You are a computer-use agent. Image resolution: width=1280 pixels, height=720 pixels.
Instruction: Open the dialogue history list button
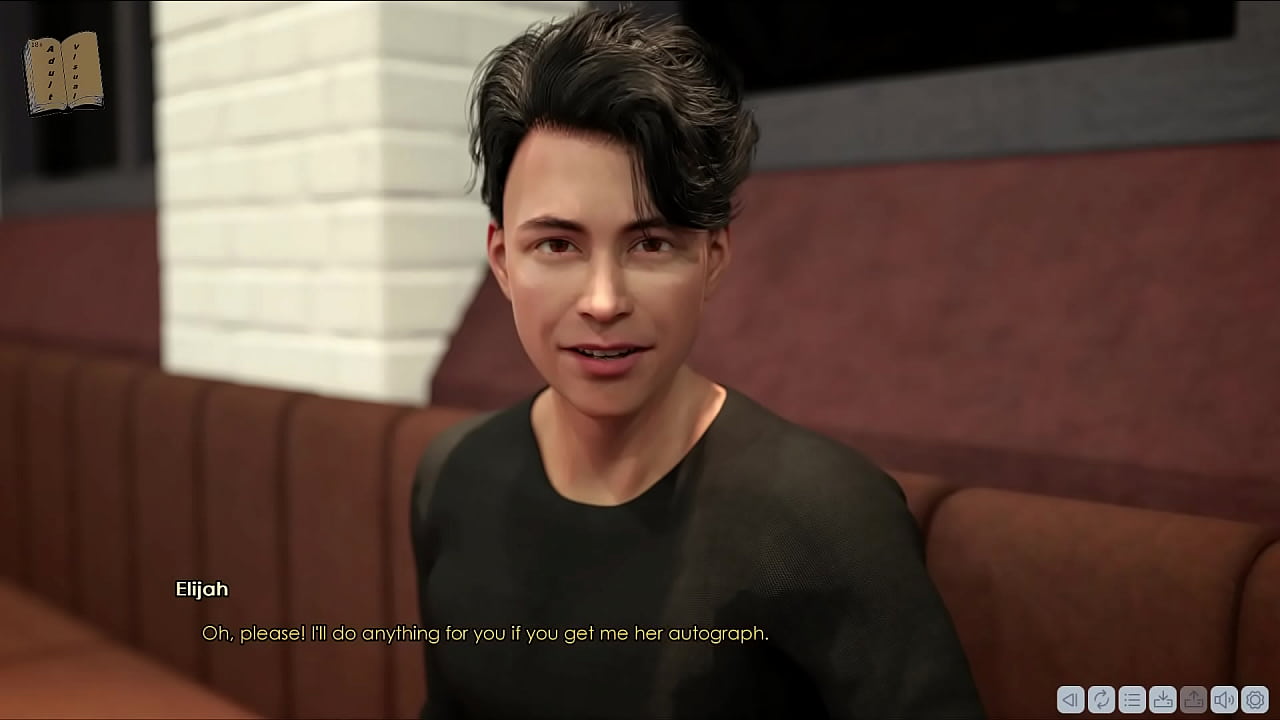tap(1132, 700)
